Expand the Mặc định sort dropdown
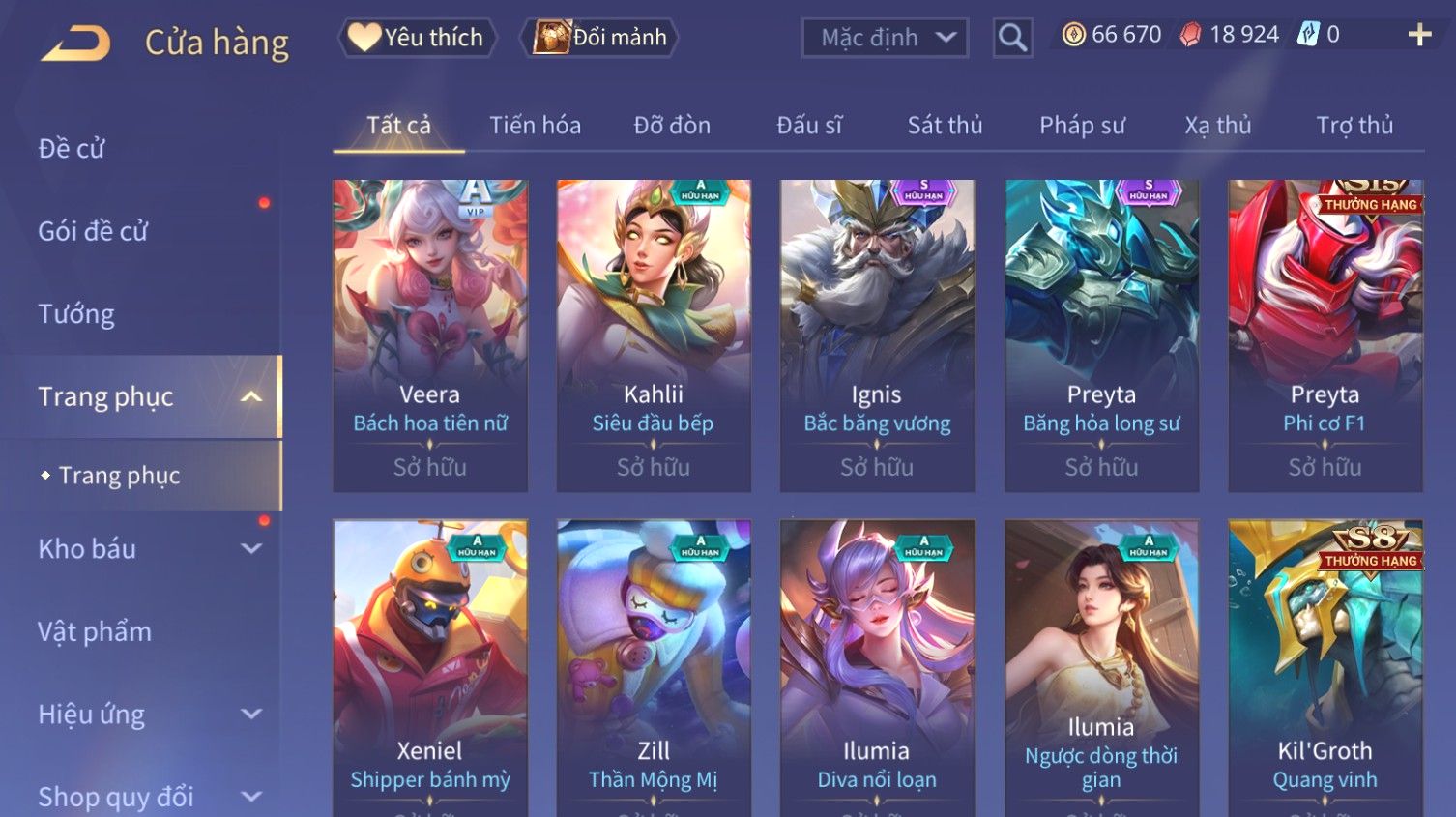 pyautogui.click(x=885, y=38)
